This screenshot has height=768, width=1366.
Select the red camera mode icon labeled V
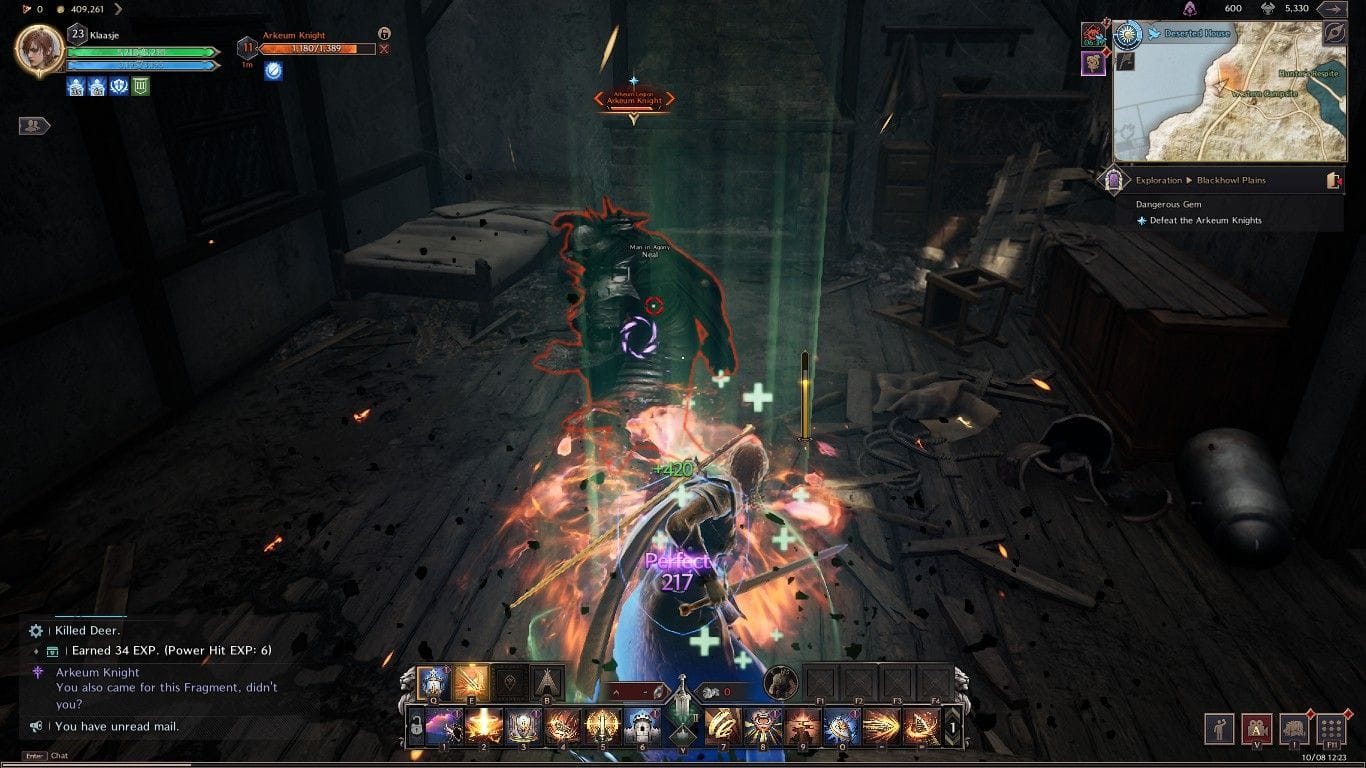click(1258, 729)
